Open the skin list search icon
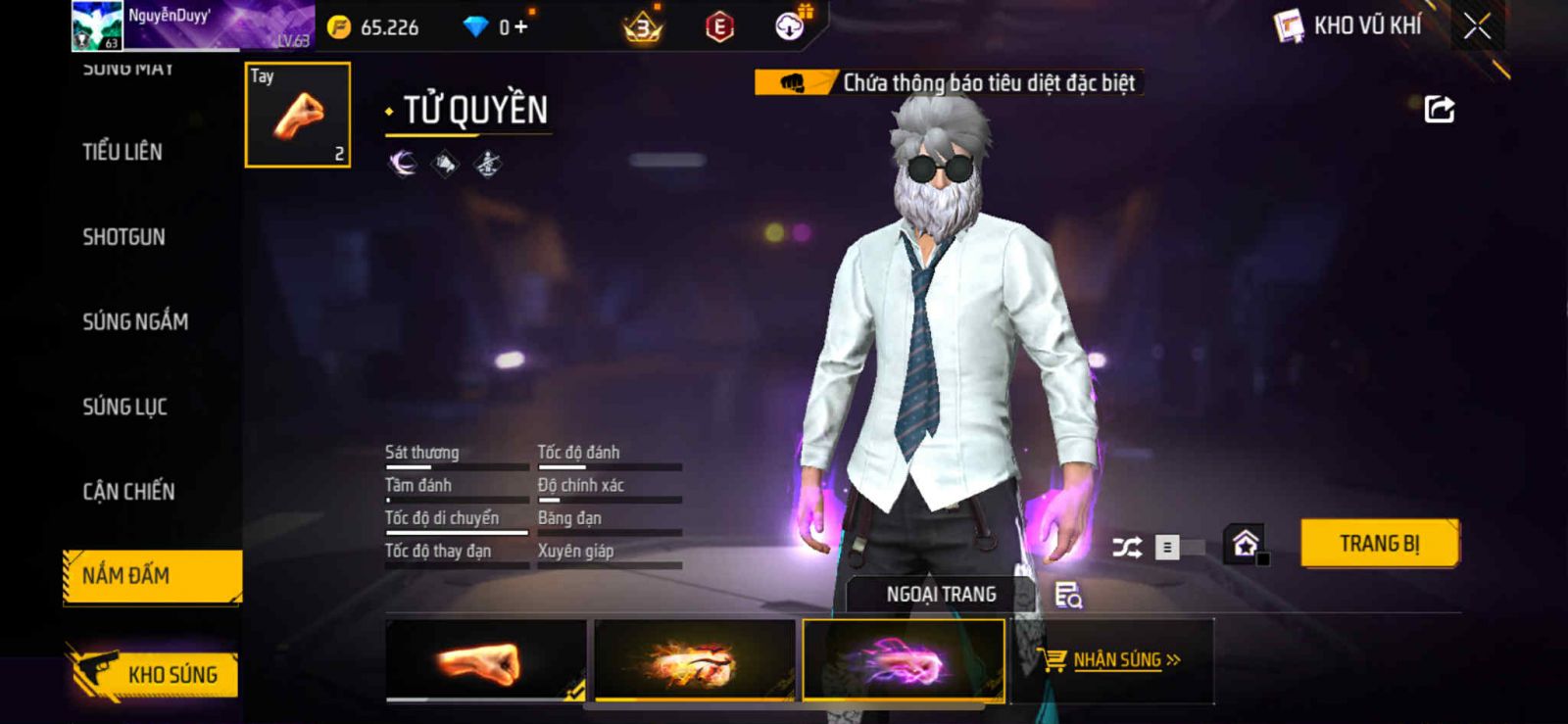1568x724 pixels. [x=1067, y=595]
